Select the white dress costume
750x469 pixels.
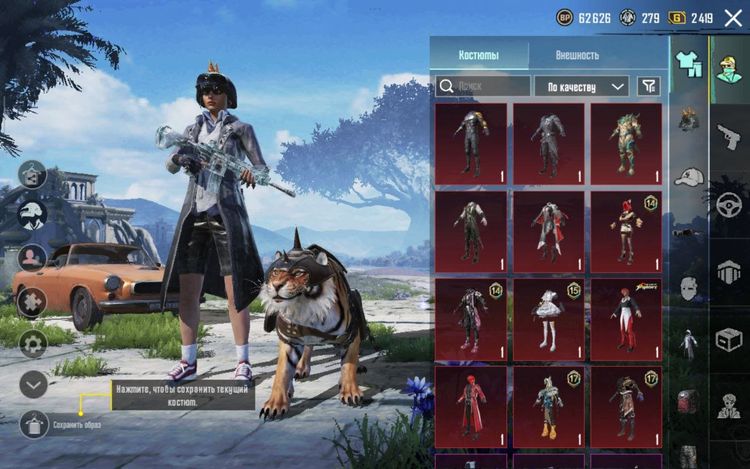[549, 320]
